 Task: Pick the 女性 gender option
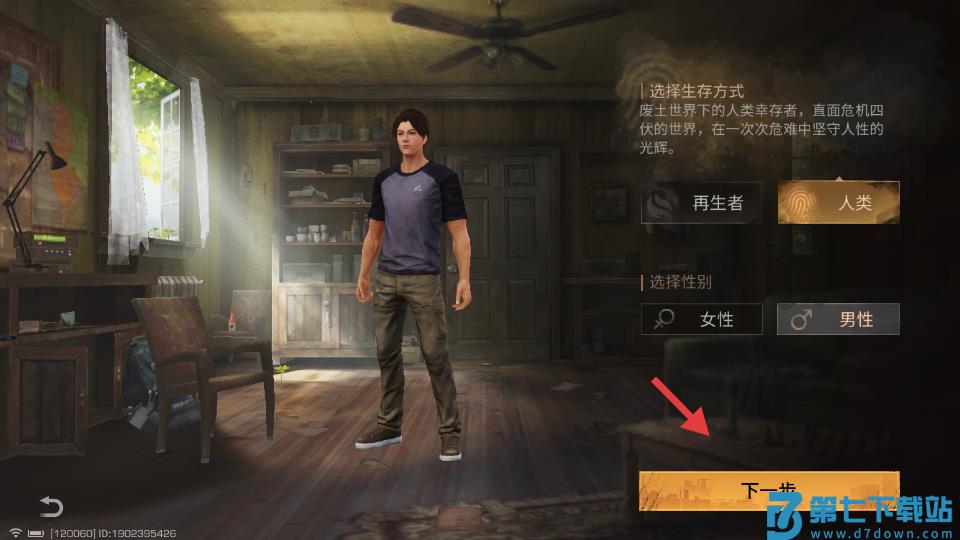[x=701, y=319]
